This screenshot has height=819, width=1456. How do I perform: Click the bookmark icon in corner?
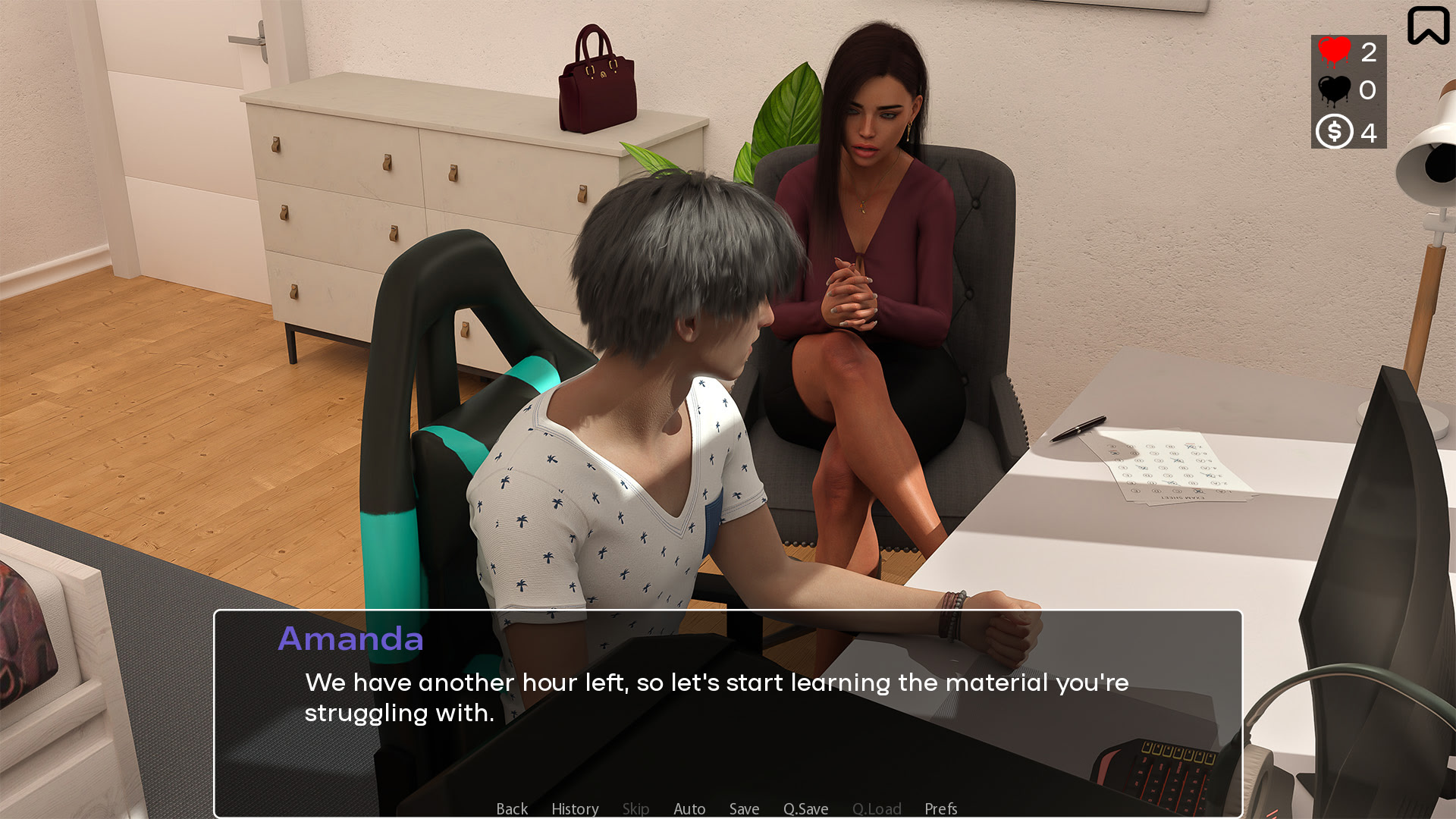click(x=1428, y=26)
